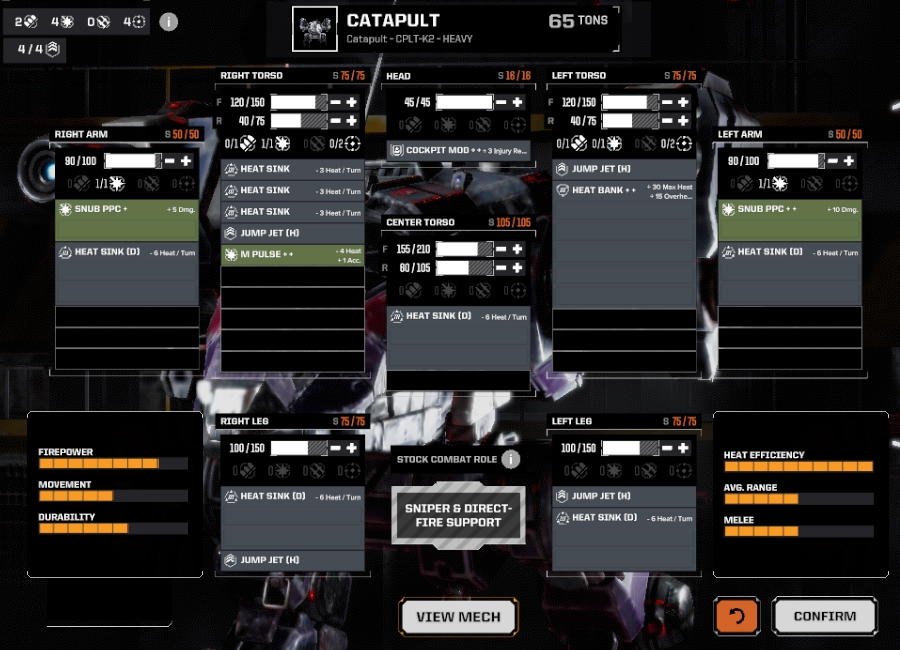Increase Head armor with plus button

pos(517,102)
